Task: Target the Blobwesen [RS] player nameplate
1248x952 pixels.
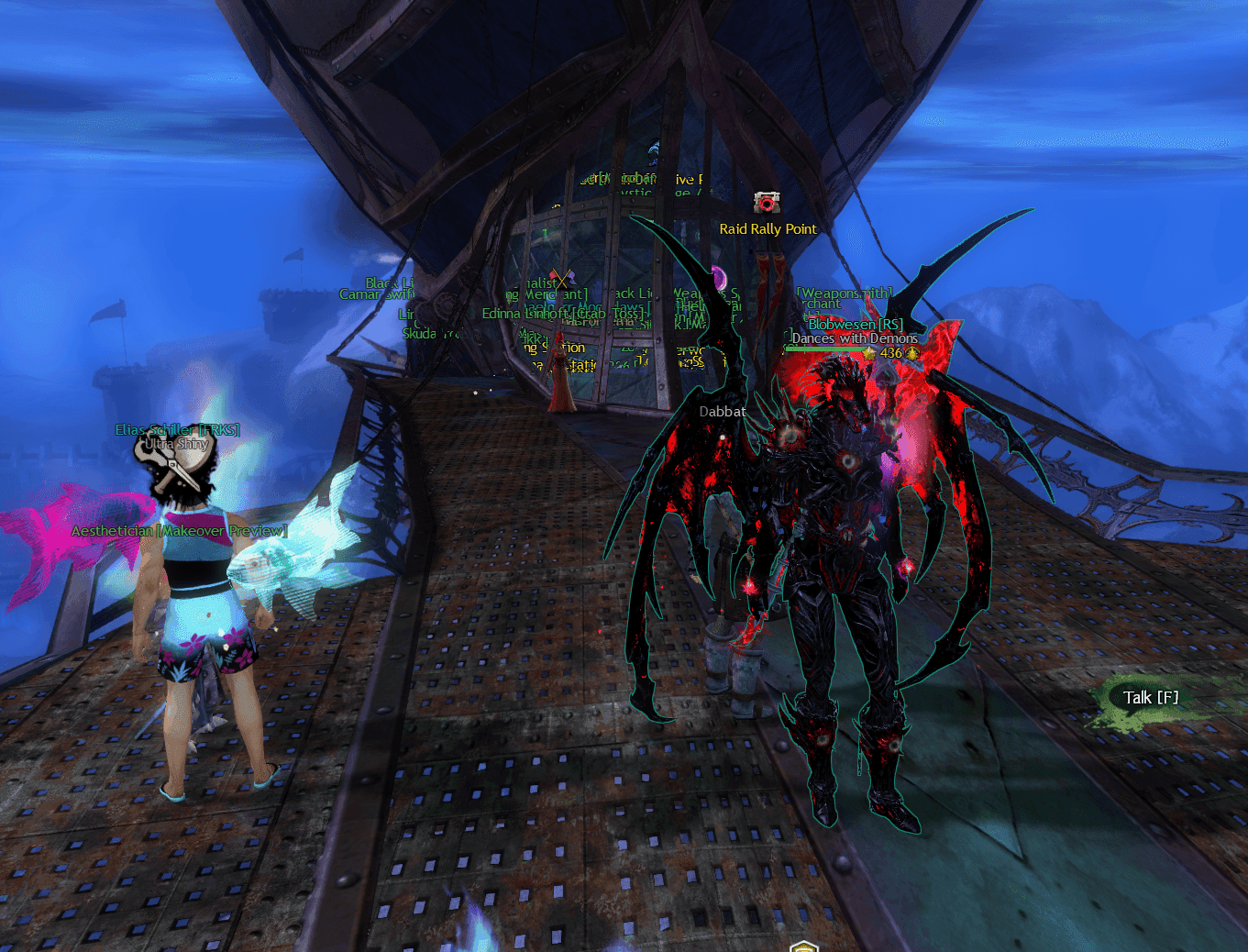Action: pos(855,325)
